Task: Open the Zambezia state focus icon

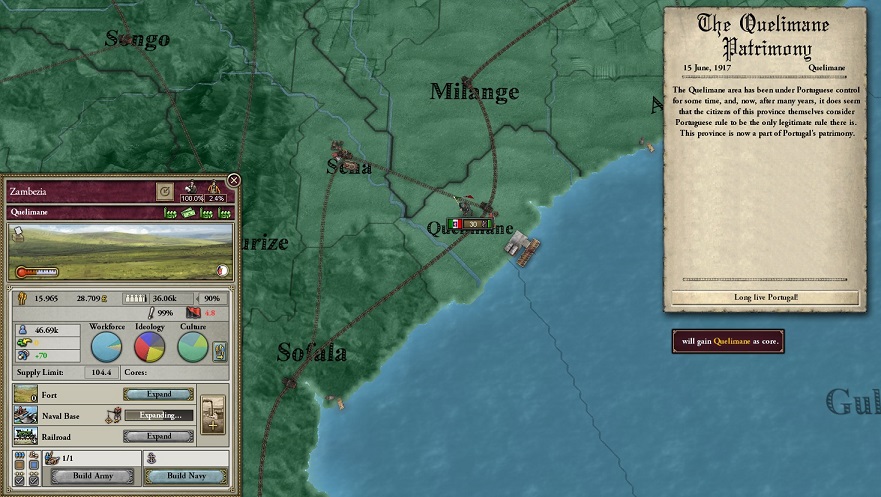Action: point(166,190)
